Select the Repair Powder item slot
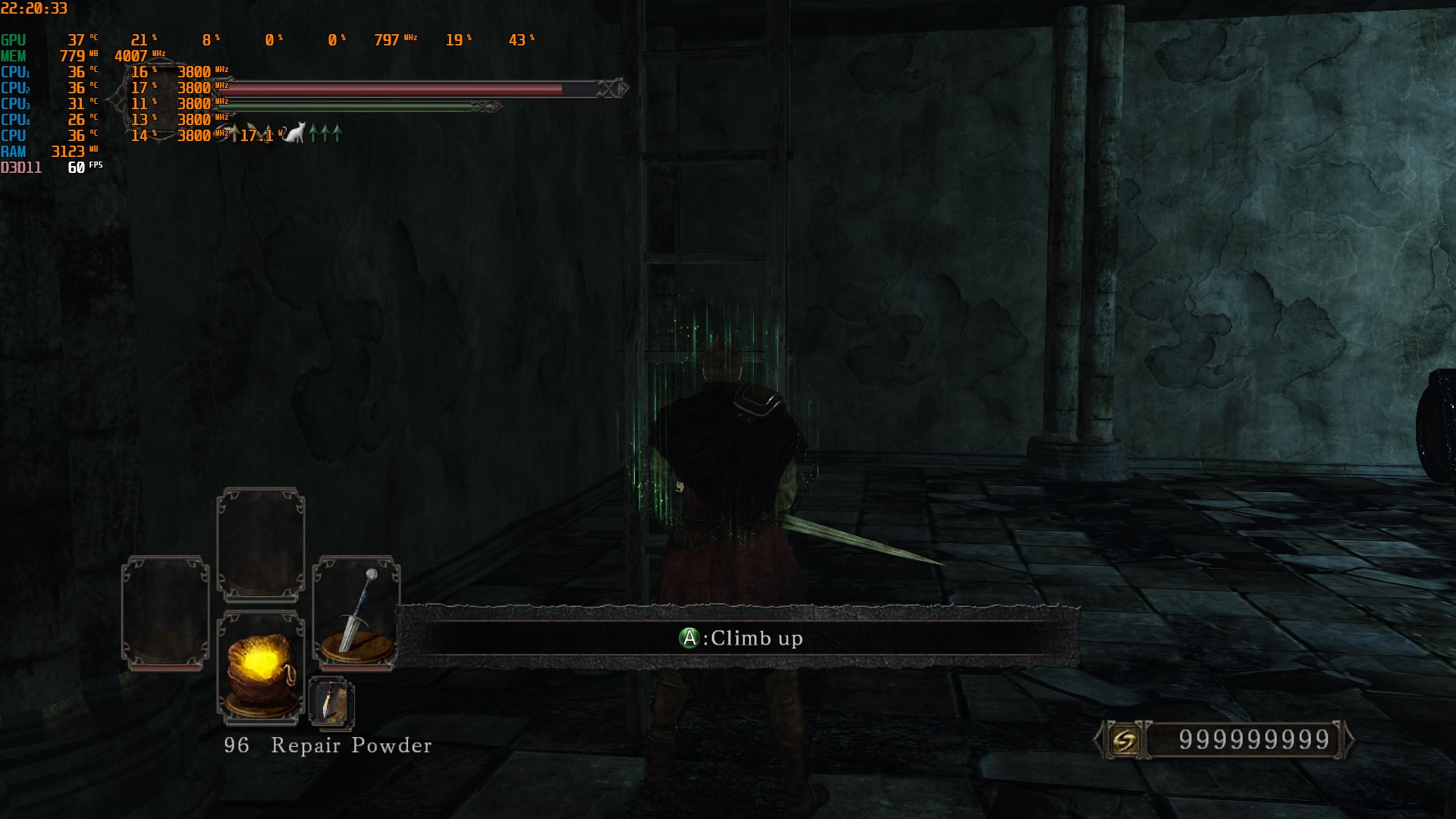The width and height of the screenshot is (1456, 819). (x=260, y=667)
